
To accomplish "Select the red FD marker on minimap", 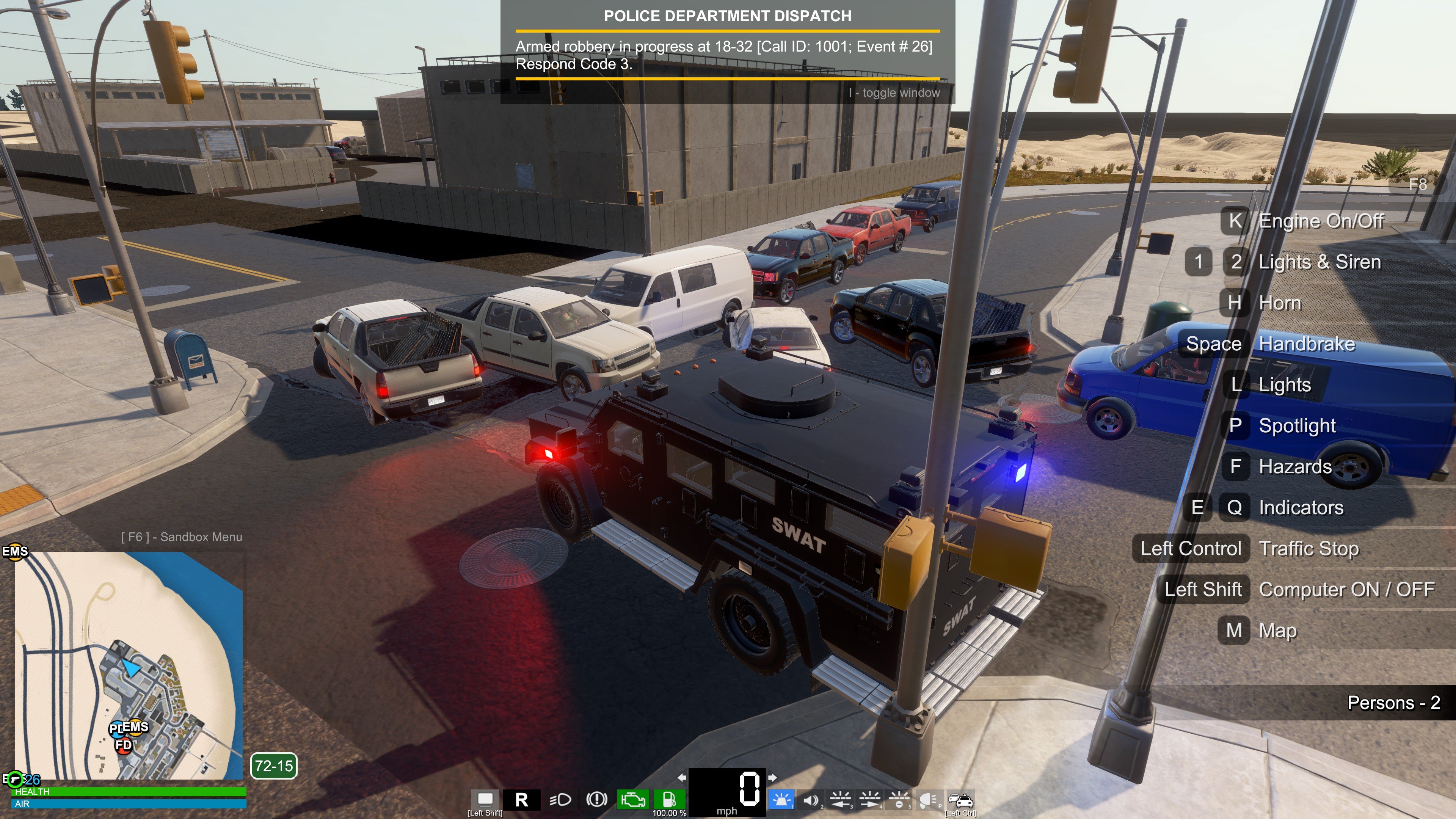I will coord(123,745).
